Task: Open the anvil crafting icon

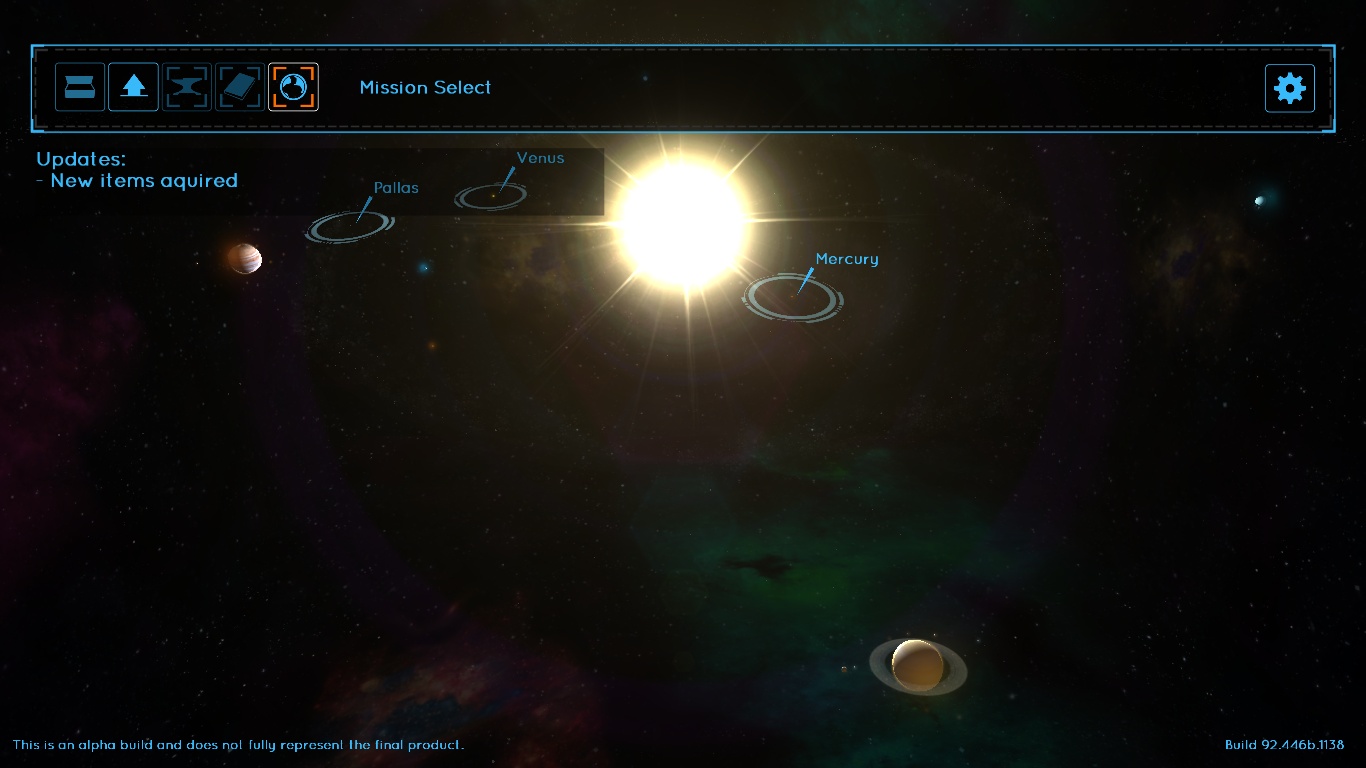Action: pyautogui.click(x=187, y=88)
